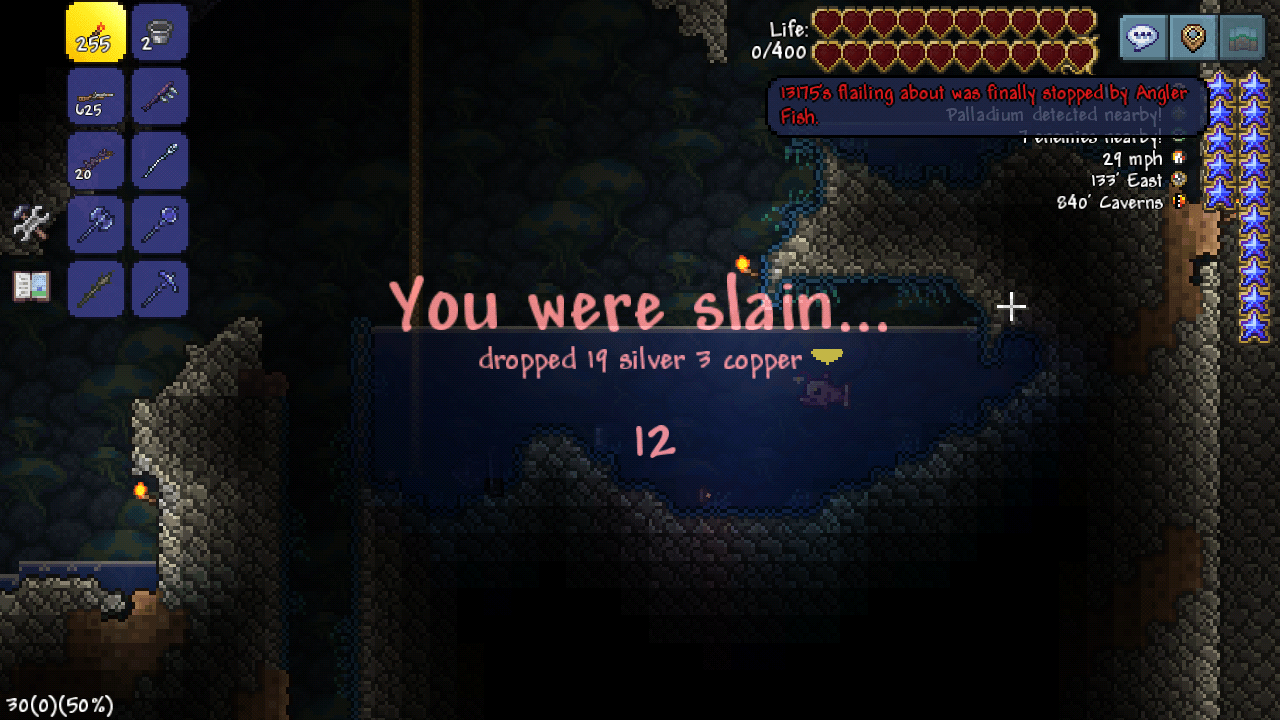Viewport: 1280px width, 720px height.
Task: Select the pickaxe item
Action: click(x=159, y=289)
